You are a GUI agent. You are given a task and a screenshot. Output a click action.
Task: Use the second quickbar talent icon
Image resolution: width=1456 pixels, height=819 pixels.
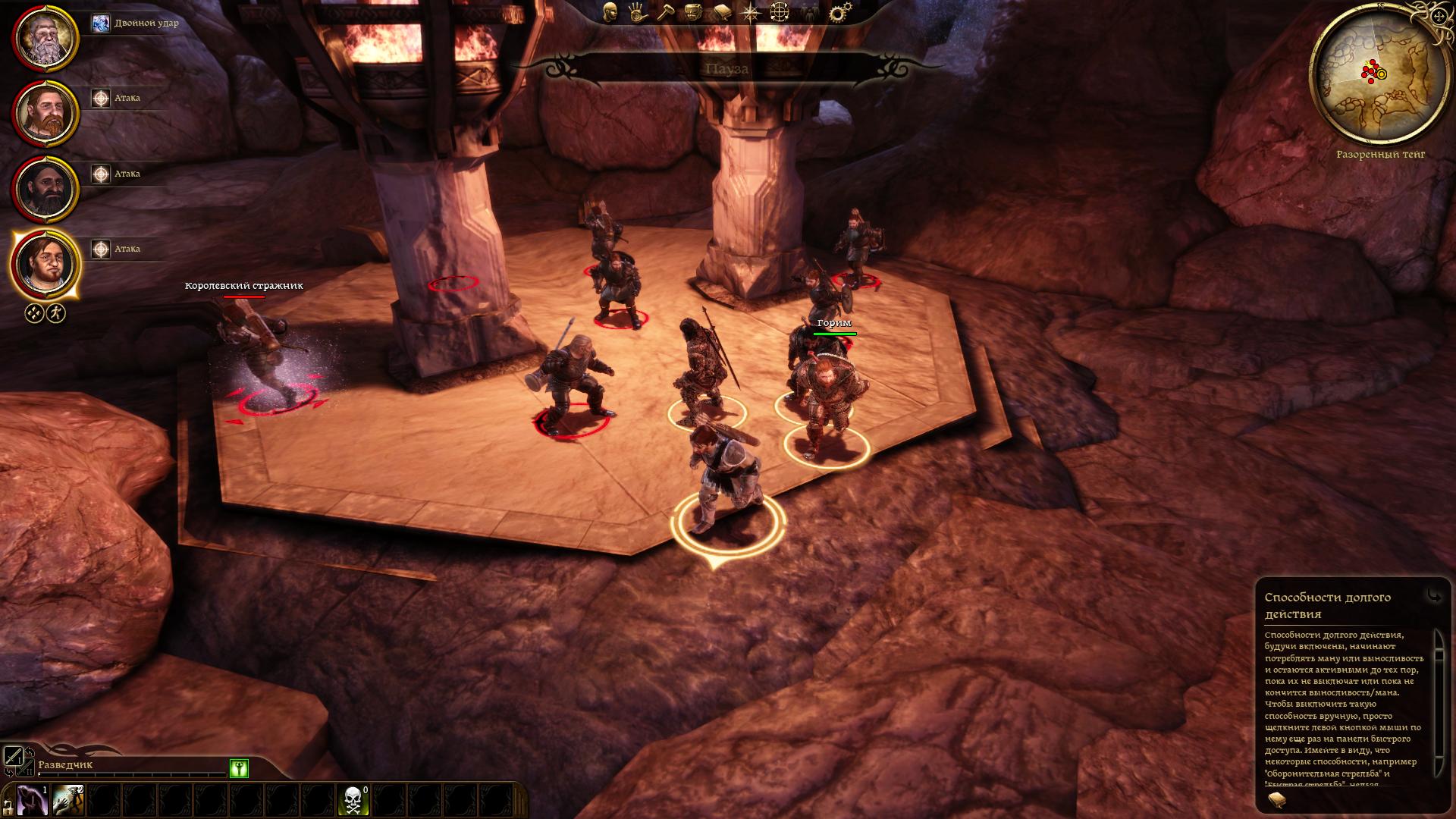[69, 800]
